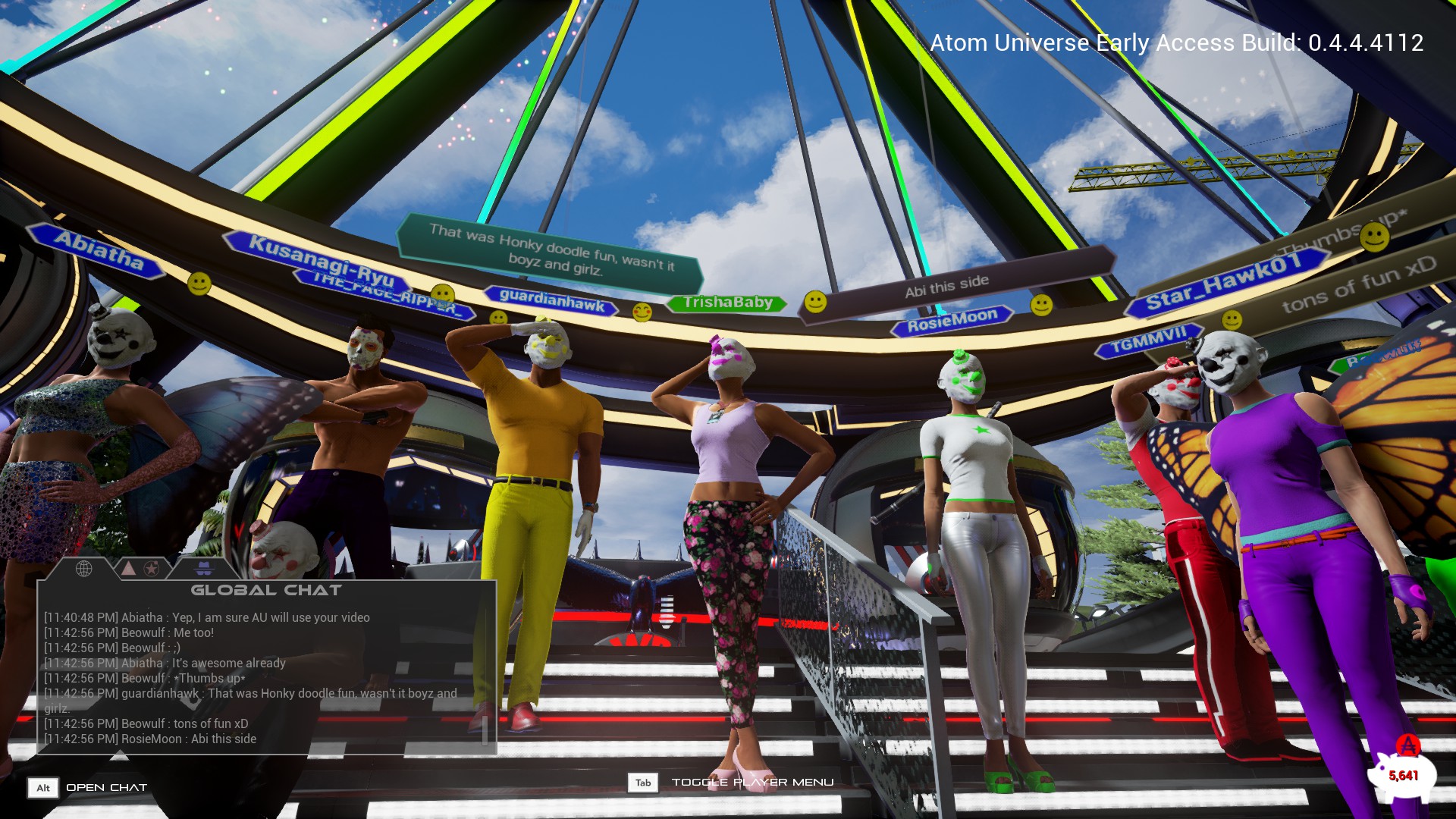Open the pink triangle chat tab
The width and height of the screenshot is (1456, 819).
(129, 568)
